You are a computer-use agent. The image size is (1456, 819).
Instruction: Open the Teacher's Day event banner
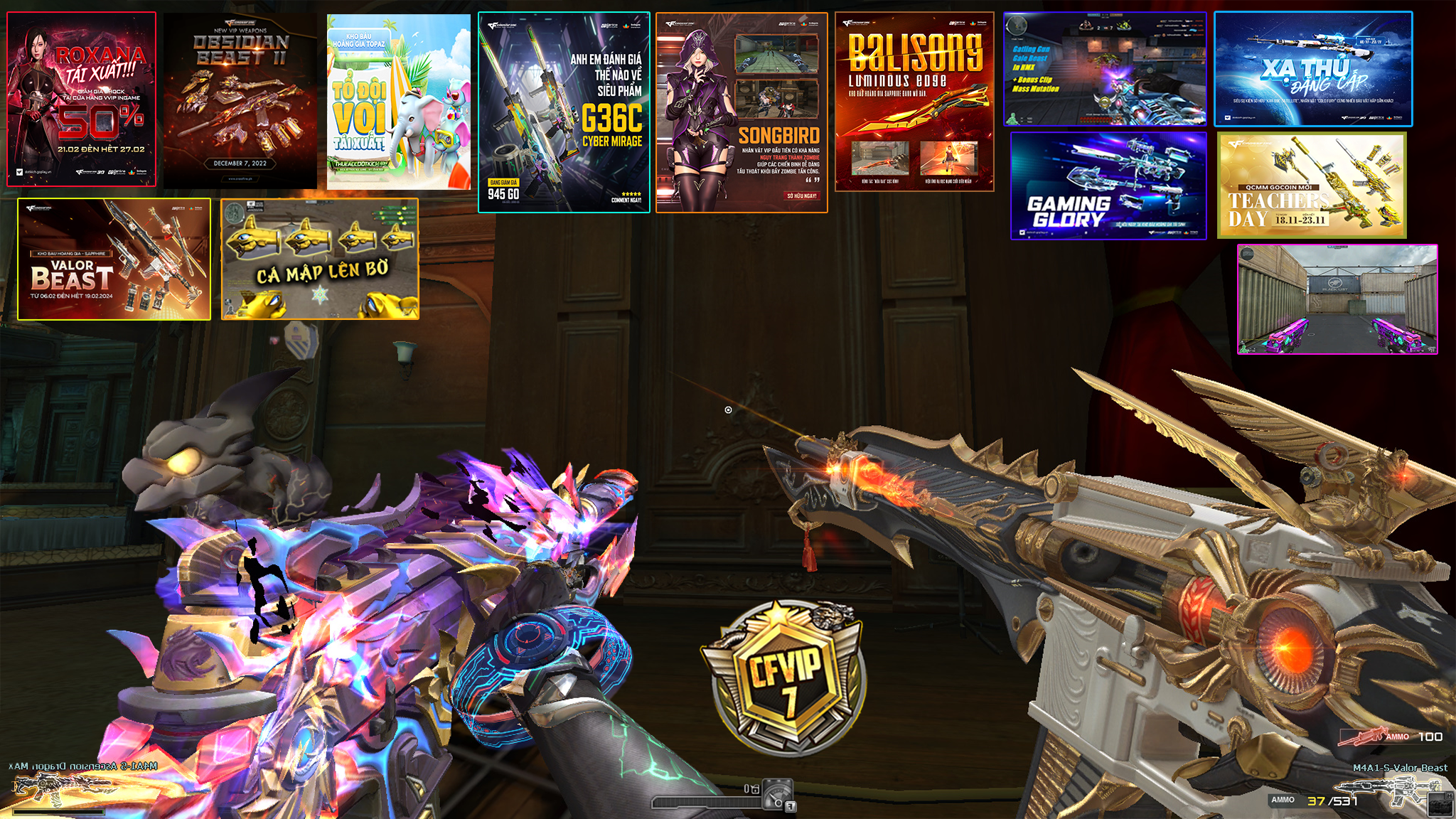1312,186
